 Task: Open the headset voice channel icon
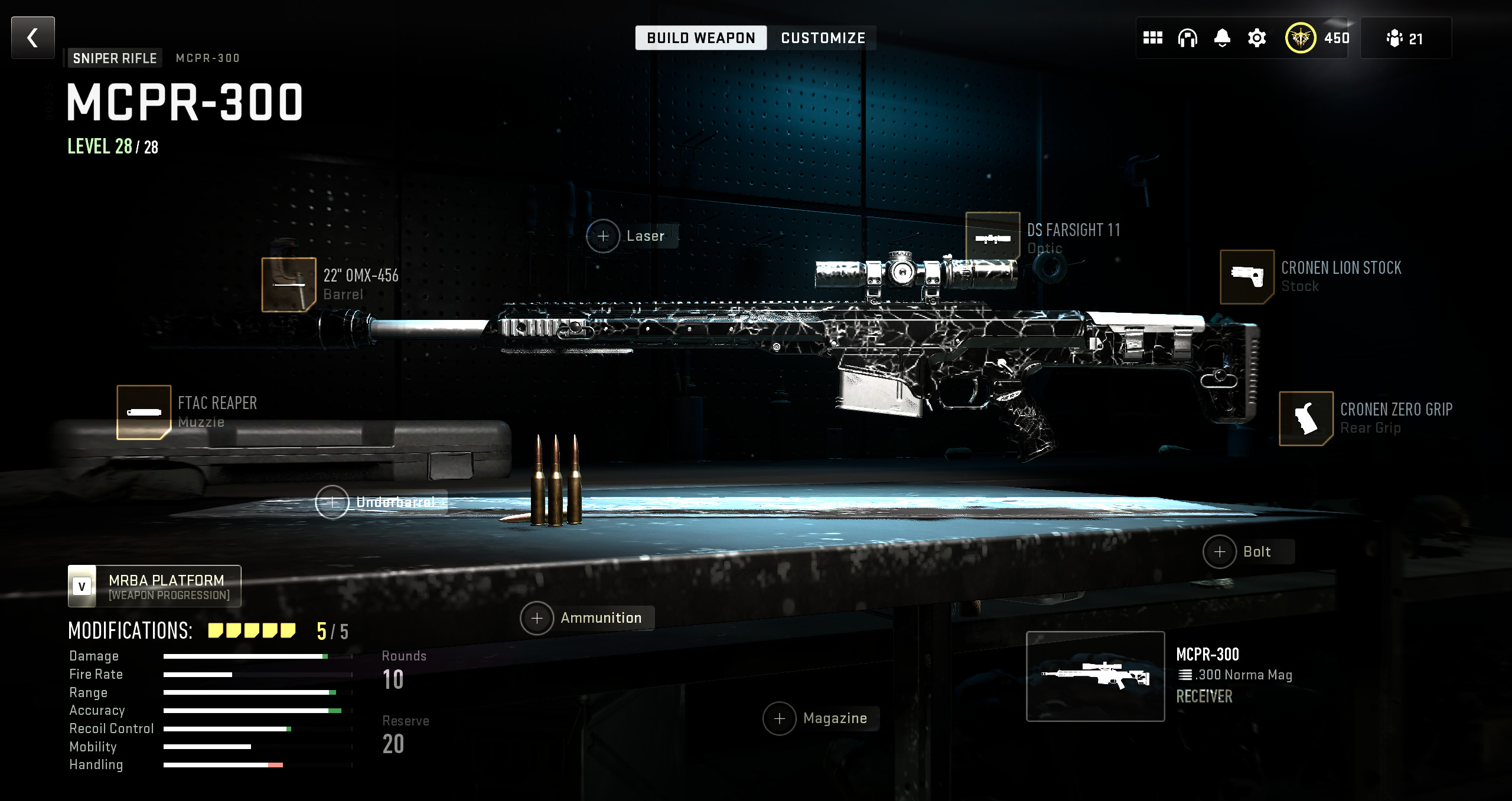[1187, 38]
